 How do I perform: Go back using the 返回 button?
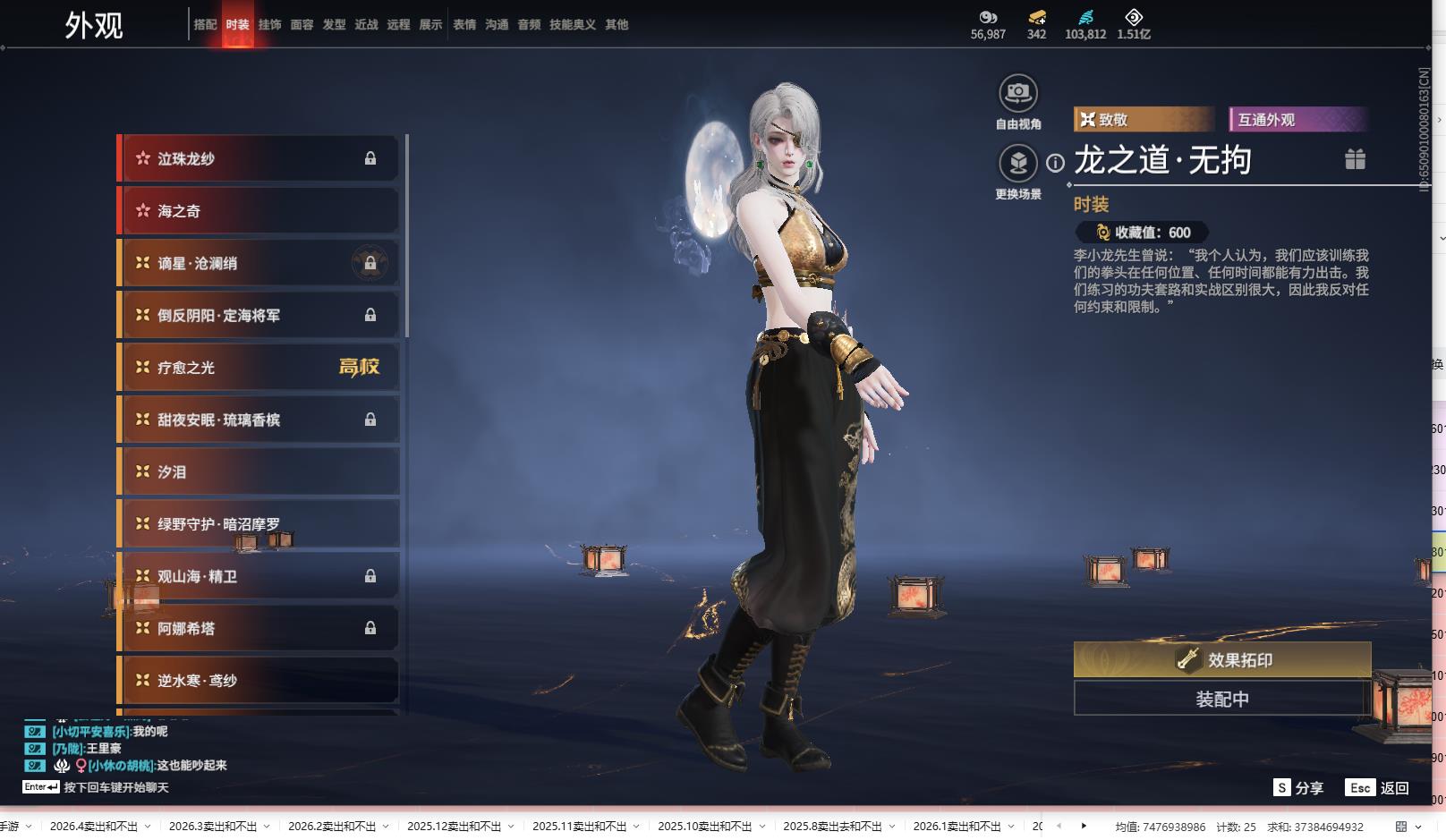1379,788
